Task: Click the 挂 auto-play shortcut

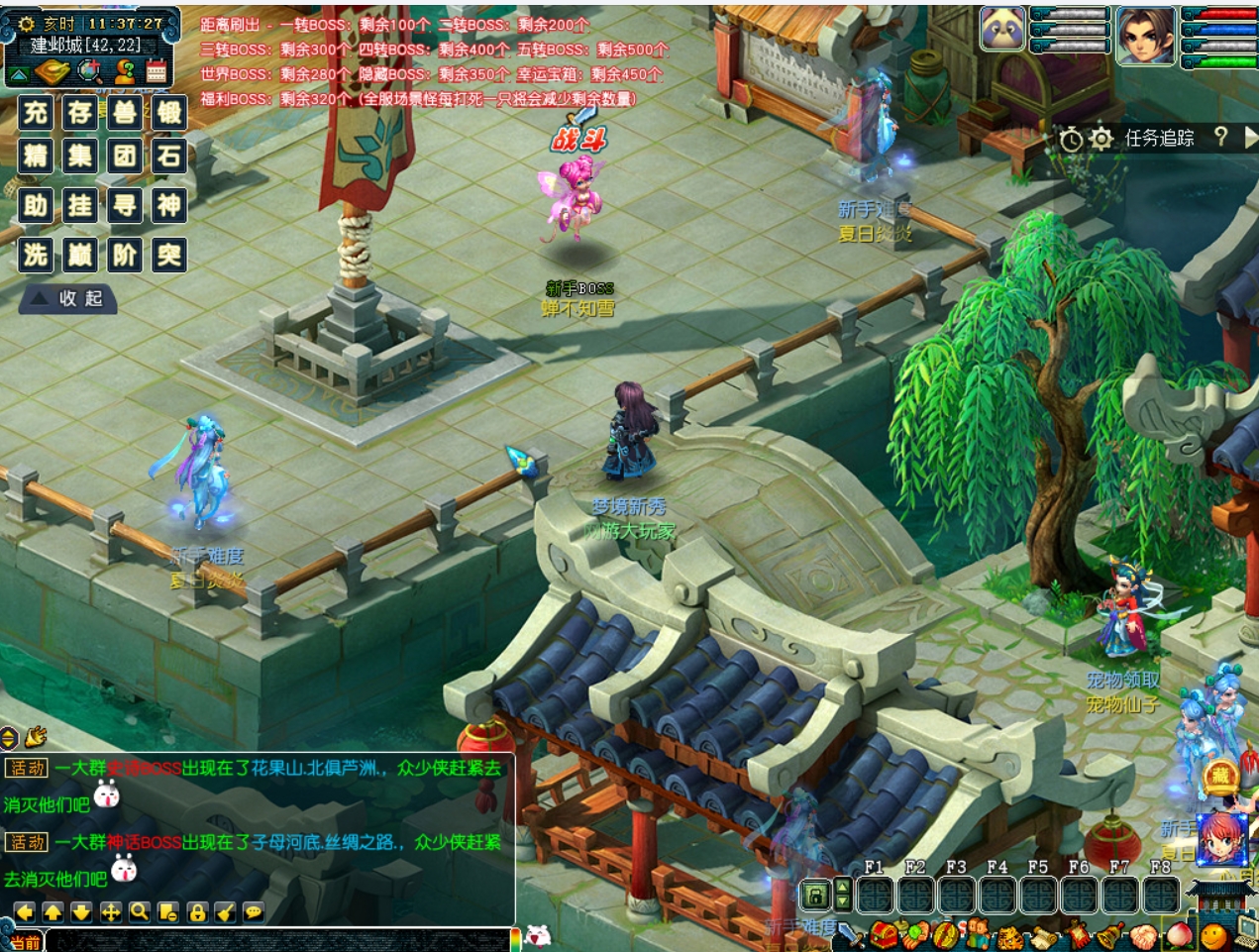Action: pos(80,206)
